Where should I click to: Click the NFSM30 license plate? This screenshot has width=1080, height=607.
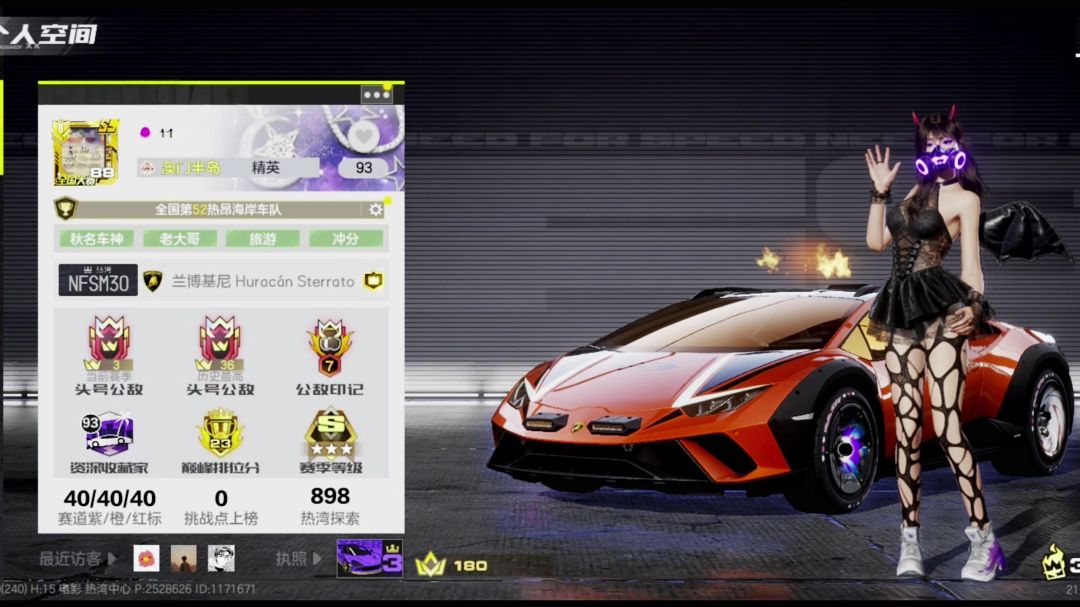98,281
